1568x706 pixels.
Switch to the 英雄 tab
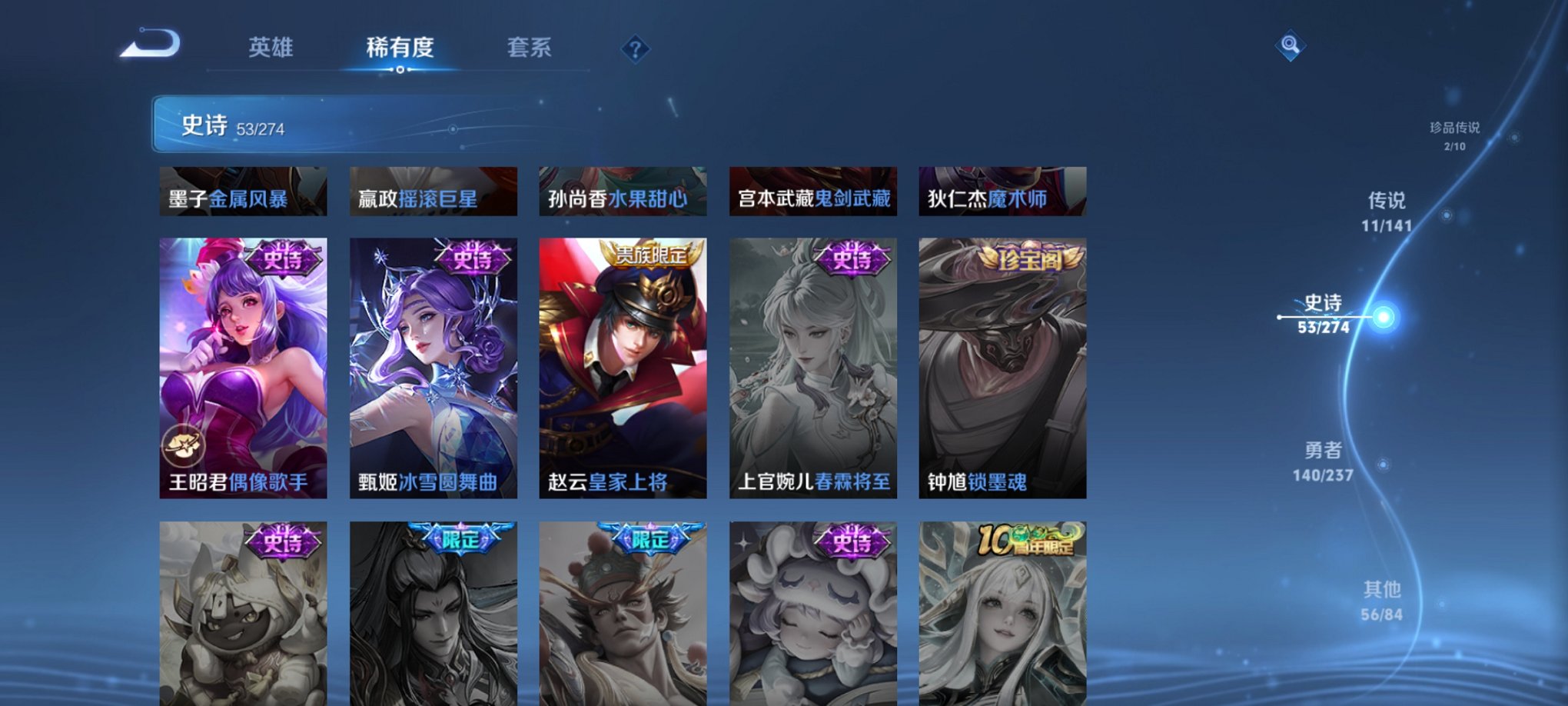click(x=271, y=48)
